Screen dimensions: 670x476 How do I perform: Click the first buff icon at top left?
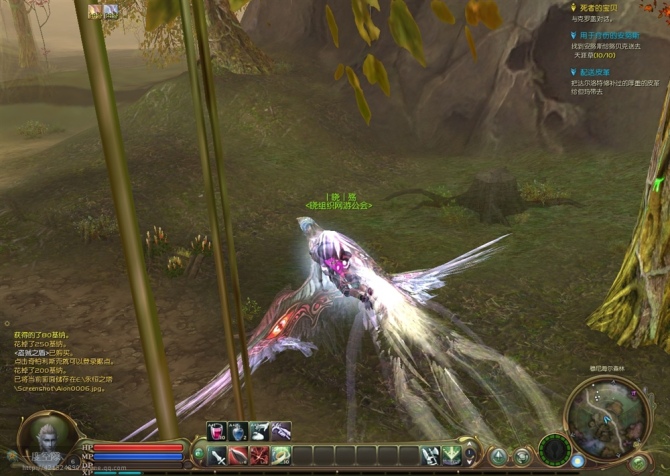tap(94, 12)
